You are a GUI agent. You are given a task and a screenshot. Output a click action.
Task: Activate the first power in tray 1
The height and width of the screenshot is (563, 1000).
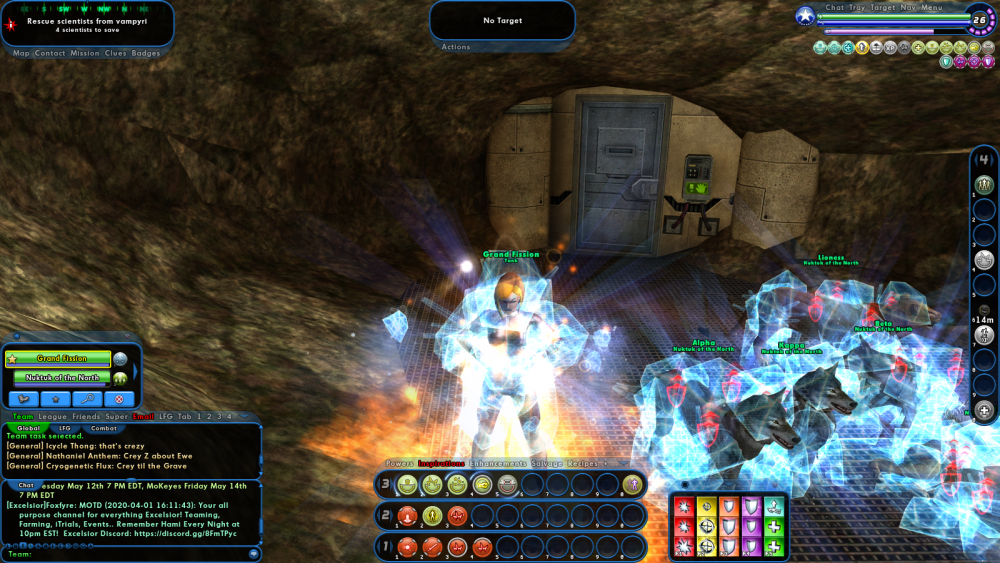407,547
